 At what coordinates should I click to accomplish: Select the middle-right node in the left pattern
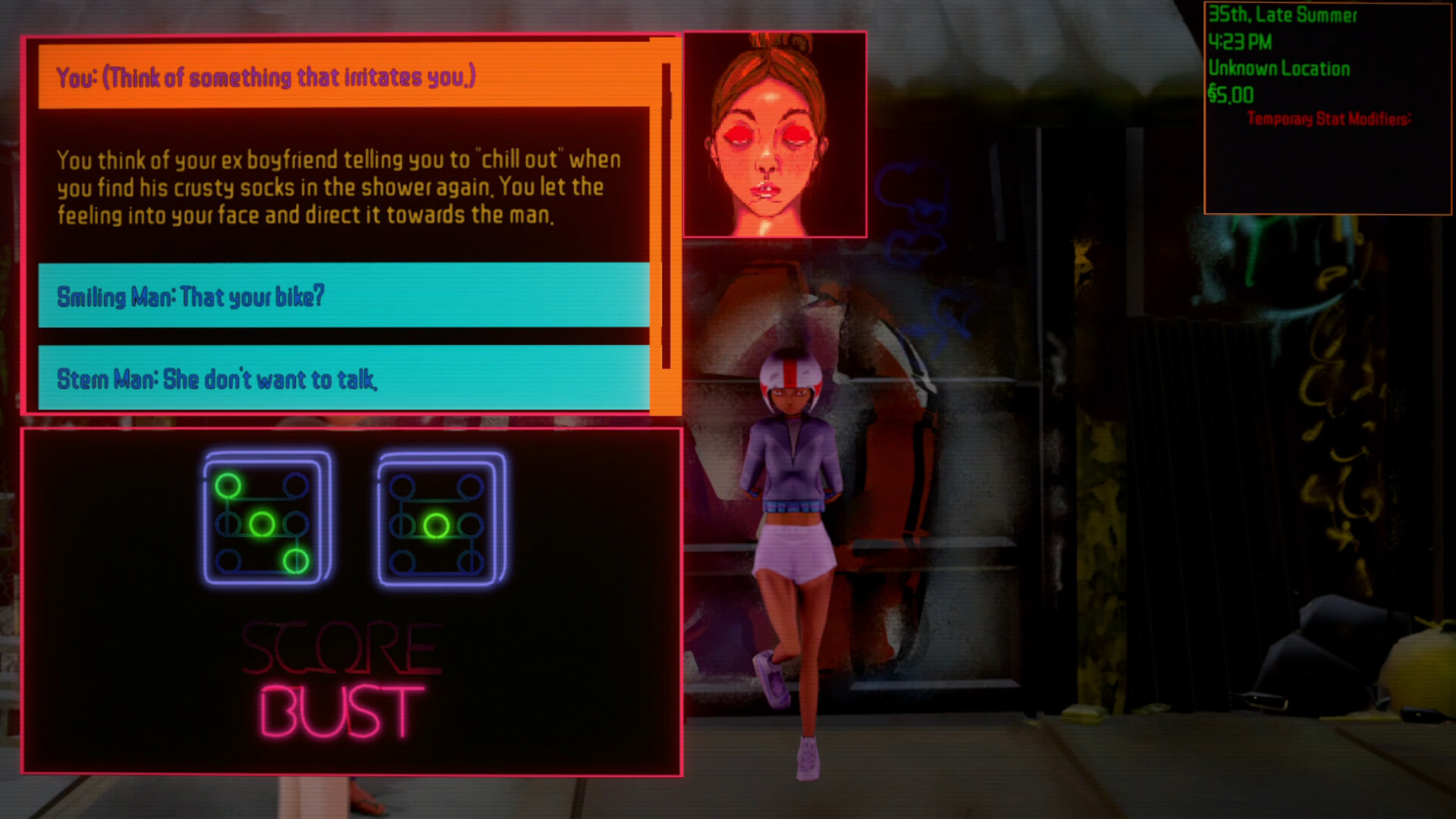(x=295, y=525)
